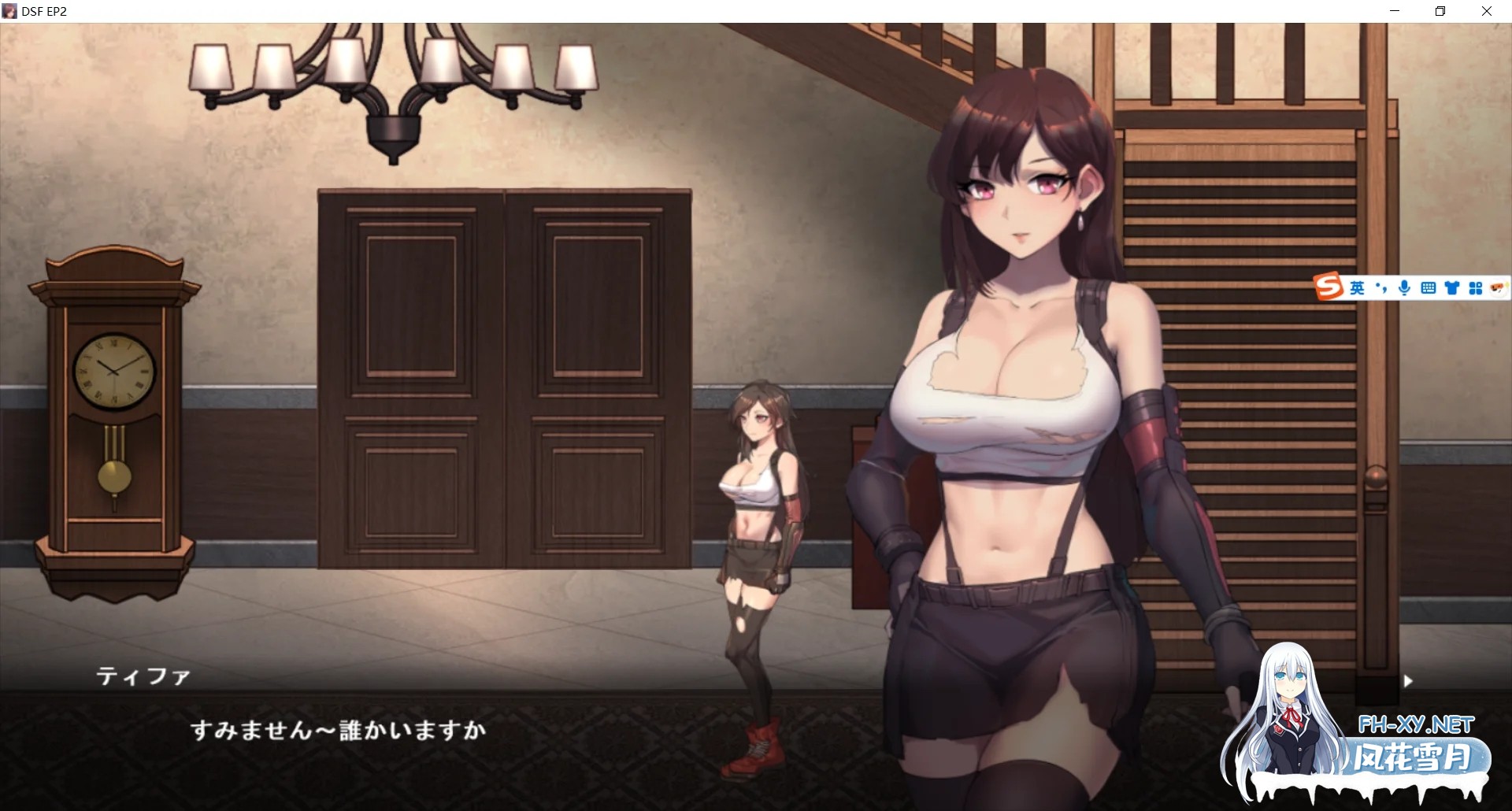1512x811 pixels.
Task: Toggle the window maximize state
Action: (1440, 11)
